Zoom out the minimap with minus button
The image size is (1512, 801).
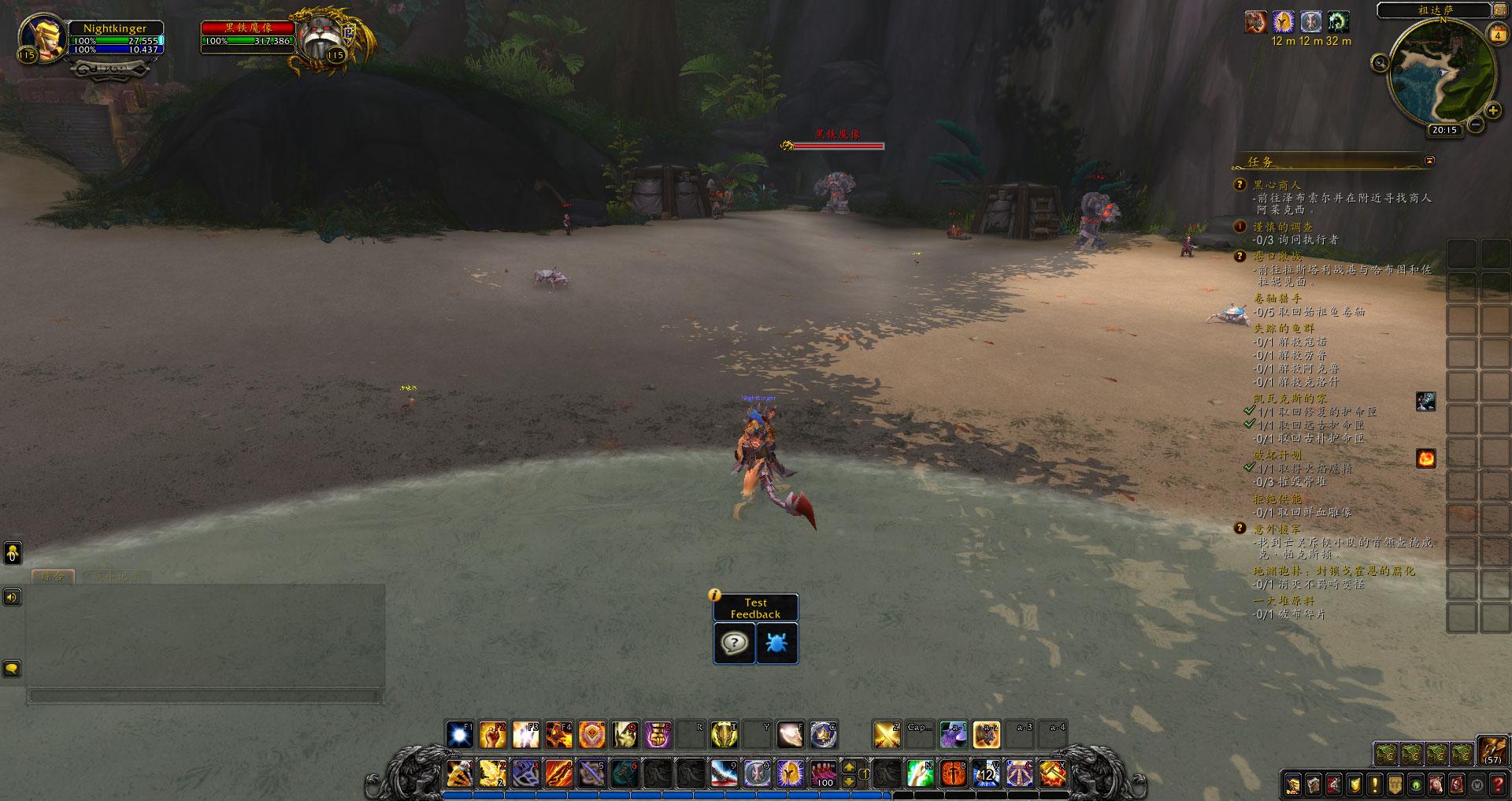(1476, 124)
